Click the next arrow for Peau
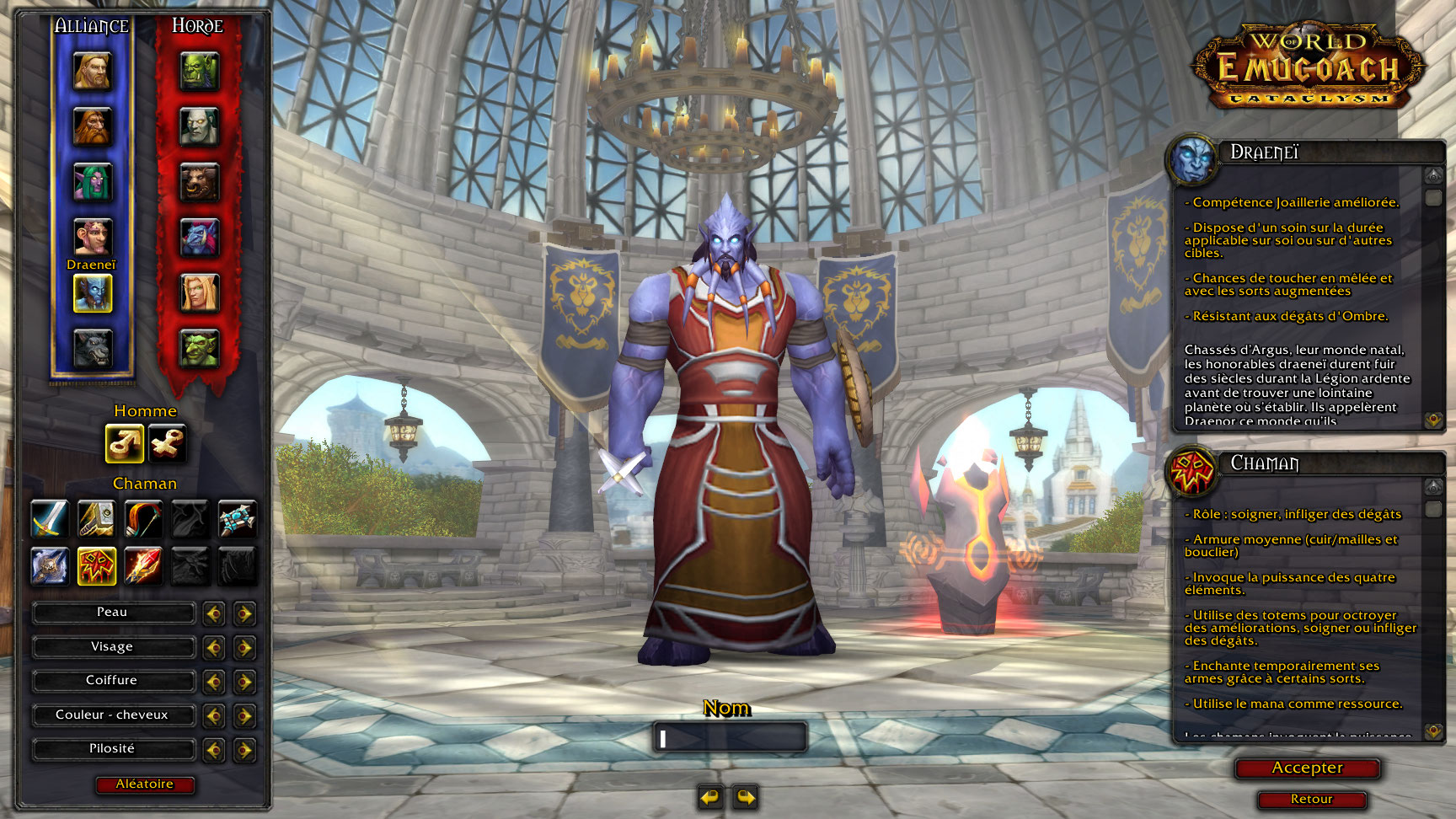The height and width of the screenshot is (819, 1456). pyautogui.click(x=244, y=613)
